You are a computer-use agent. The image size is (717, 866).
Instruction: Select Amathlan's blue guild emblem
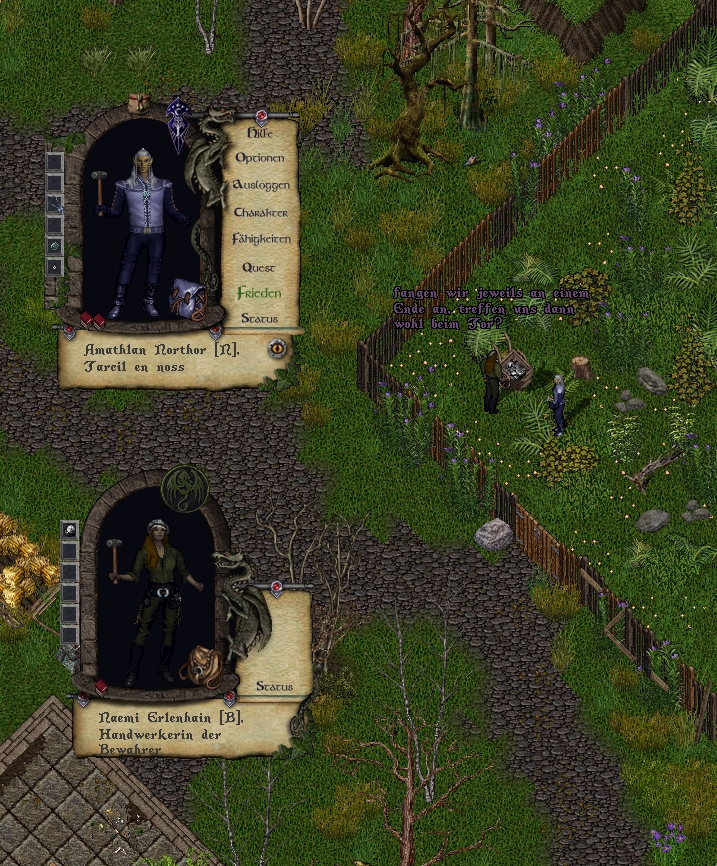180,124
